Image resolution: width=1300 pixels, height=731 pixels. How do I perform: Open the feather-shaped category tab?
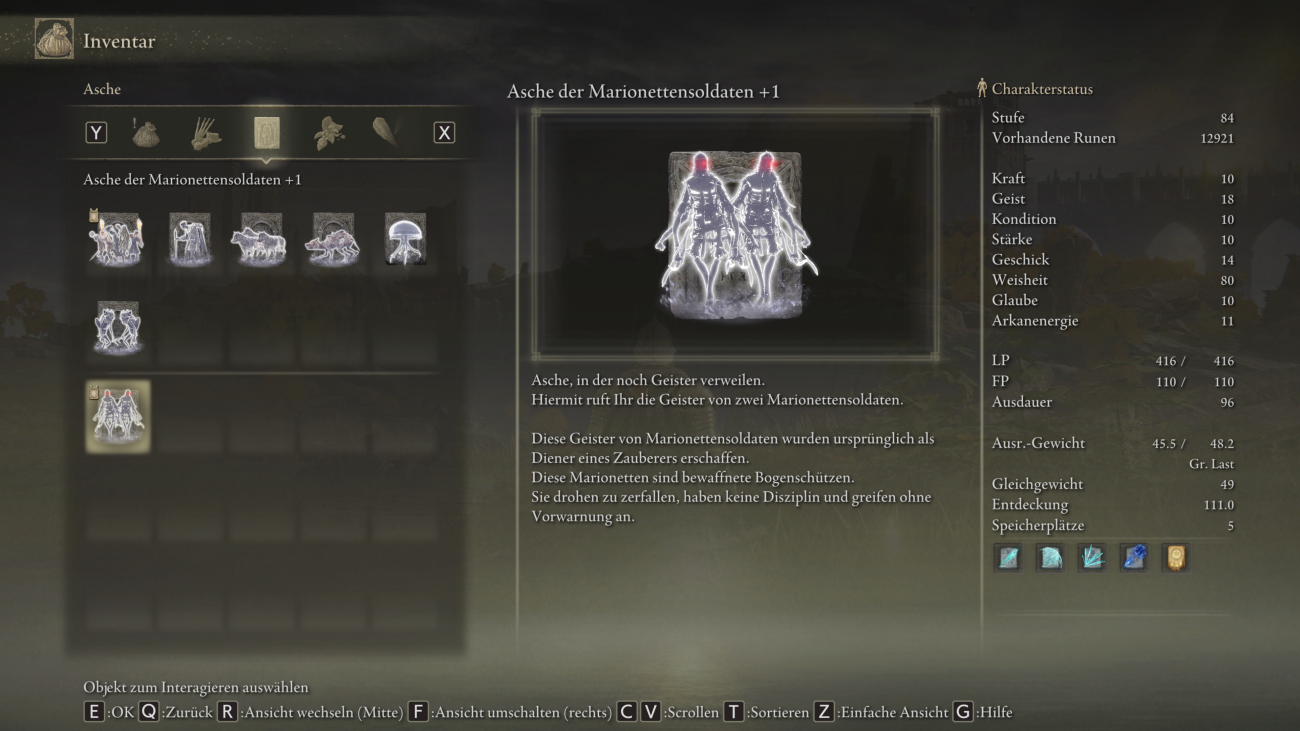coord(385,133)
